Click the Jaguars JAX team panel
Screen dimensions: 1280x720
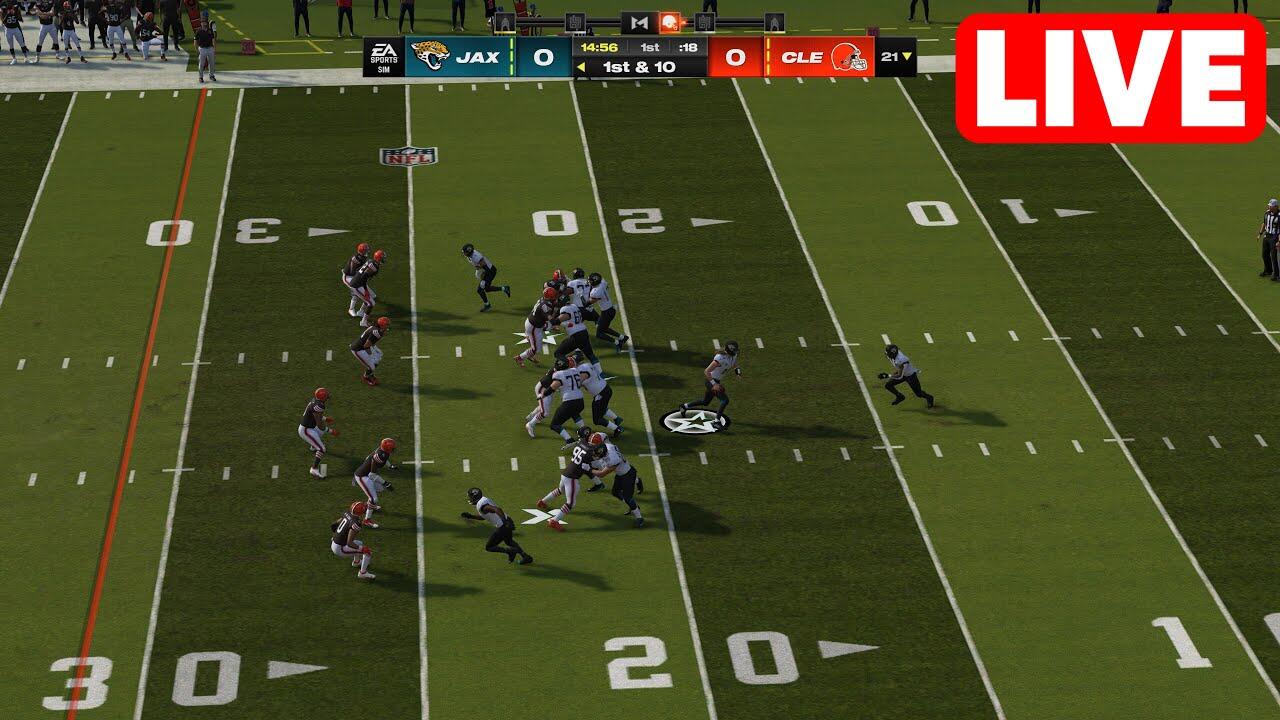coord(460,57)
